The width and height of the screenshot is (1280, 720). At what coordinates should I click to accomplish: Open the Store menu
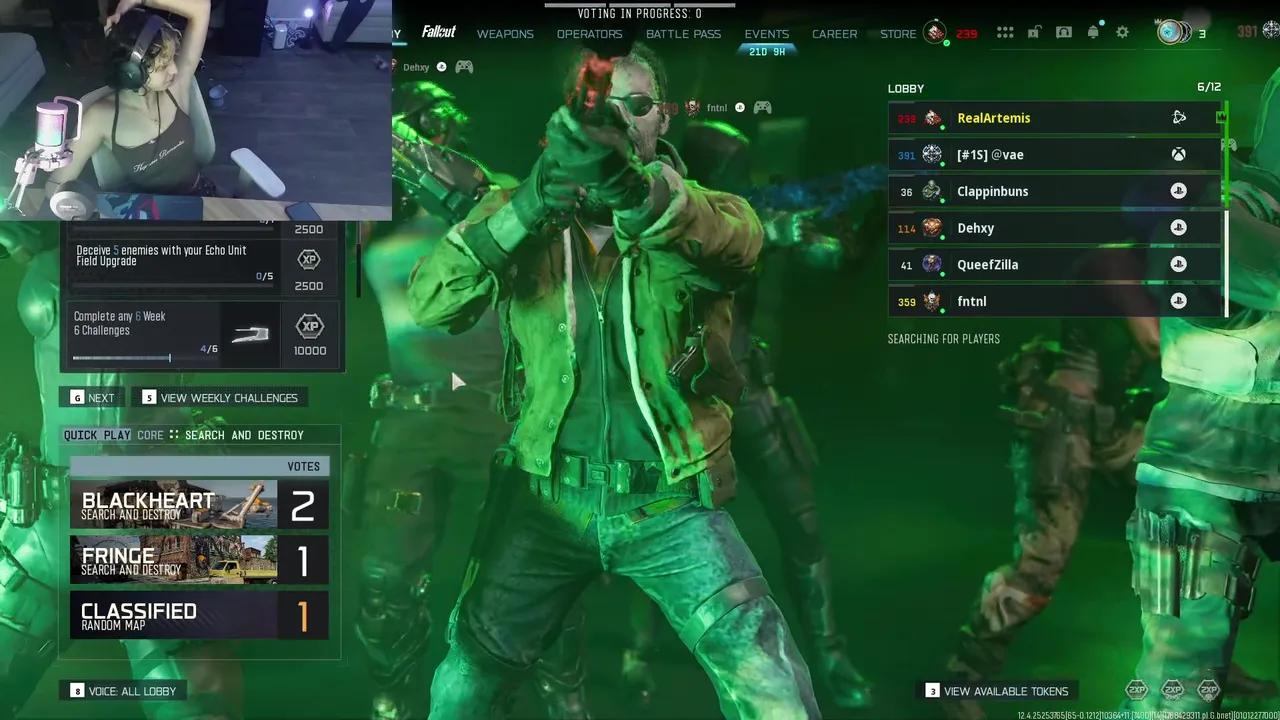(x=897, y=33)
